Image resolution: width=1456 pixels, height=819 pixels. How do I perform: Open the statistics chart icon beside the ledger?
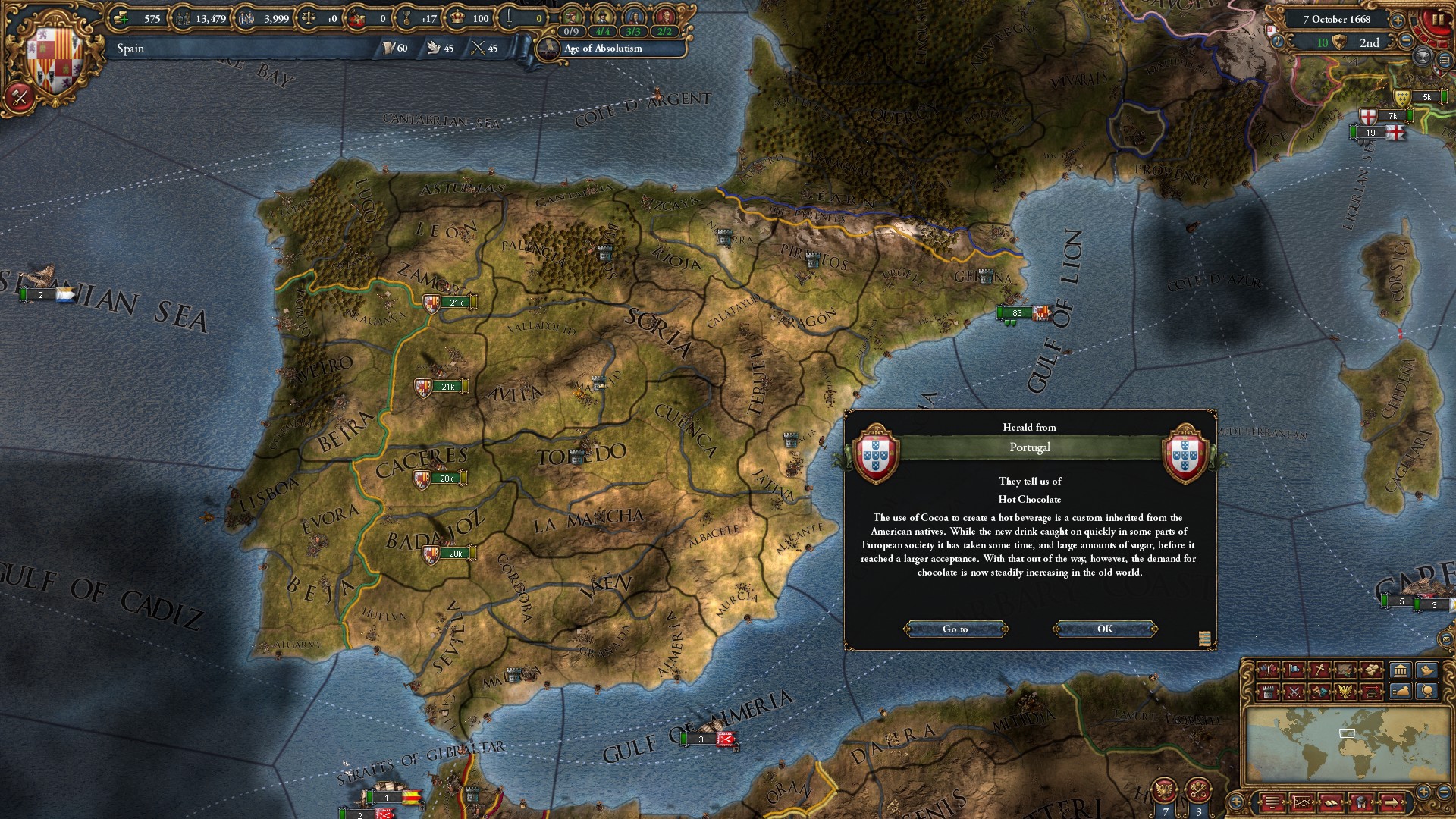[1303, 802]
